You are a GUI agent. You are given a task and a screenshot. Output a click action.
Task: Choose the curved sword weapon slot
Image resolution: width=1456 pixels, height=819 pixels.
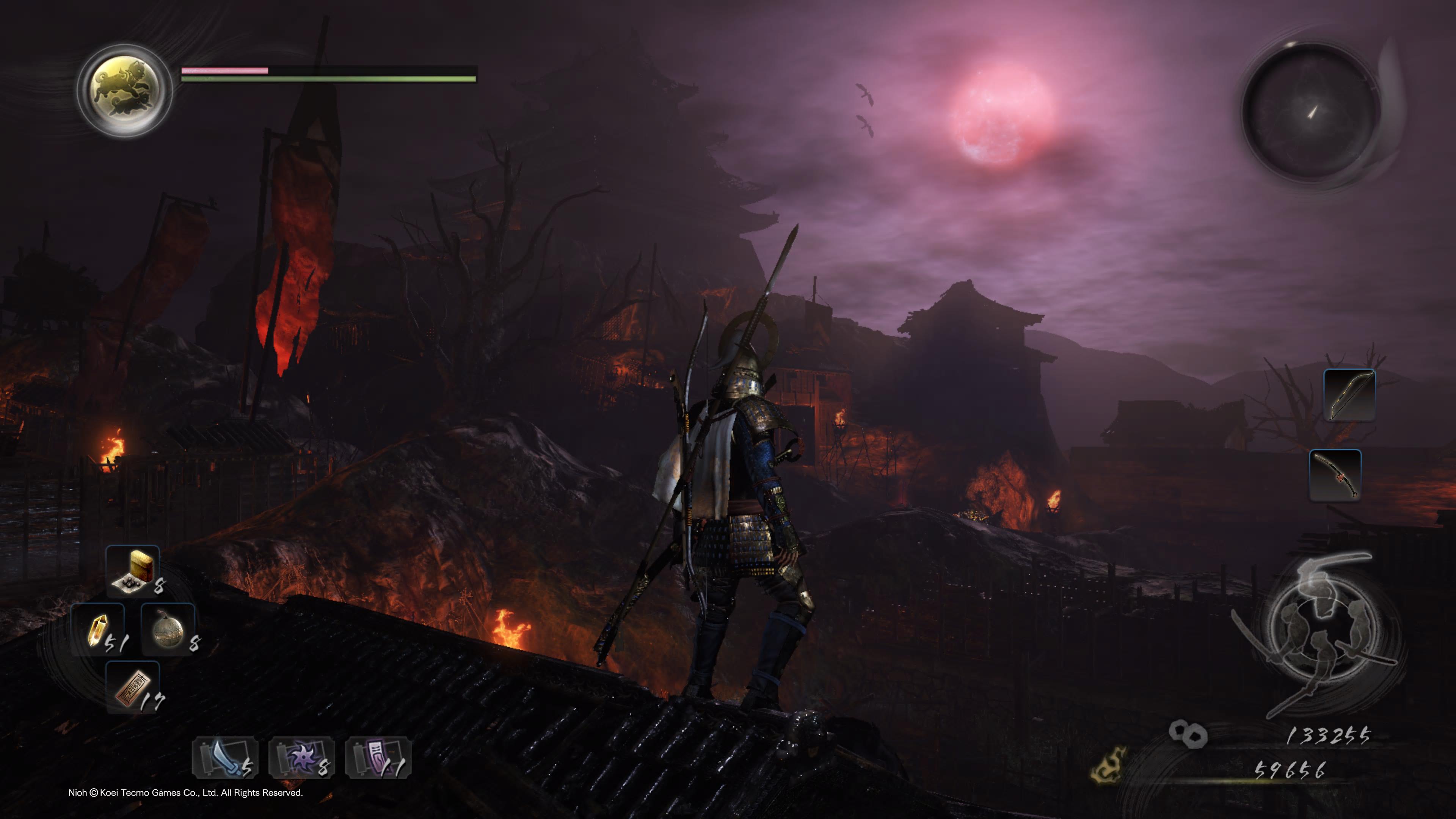1335,475
